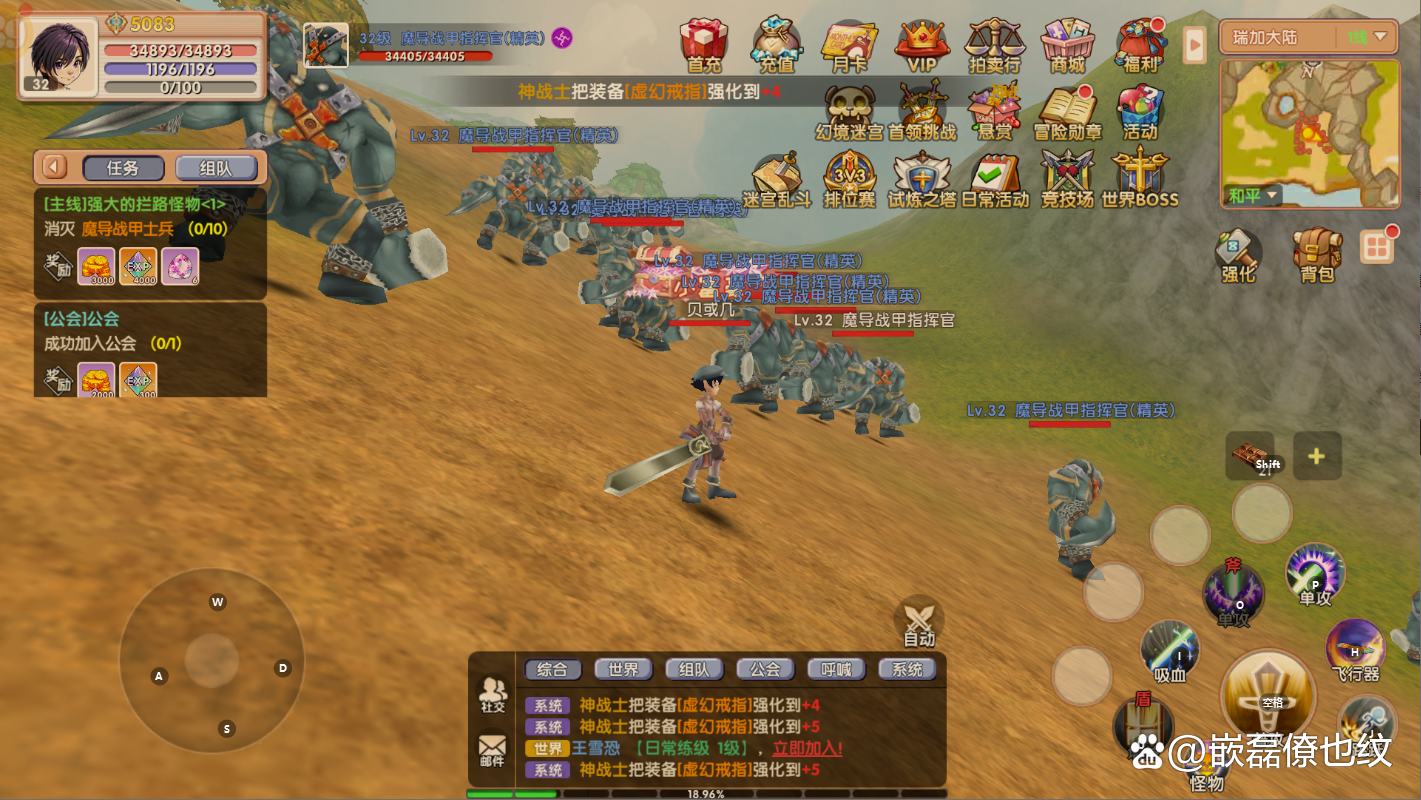Switch to the 组队 team tab
Screen dimensions: 1421x800
tap(216, 169)
